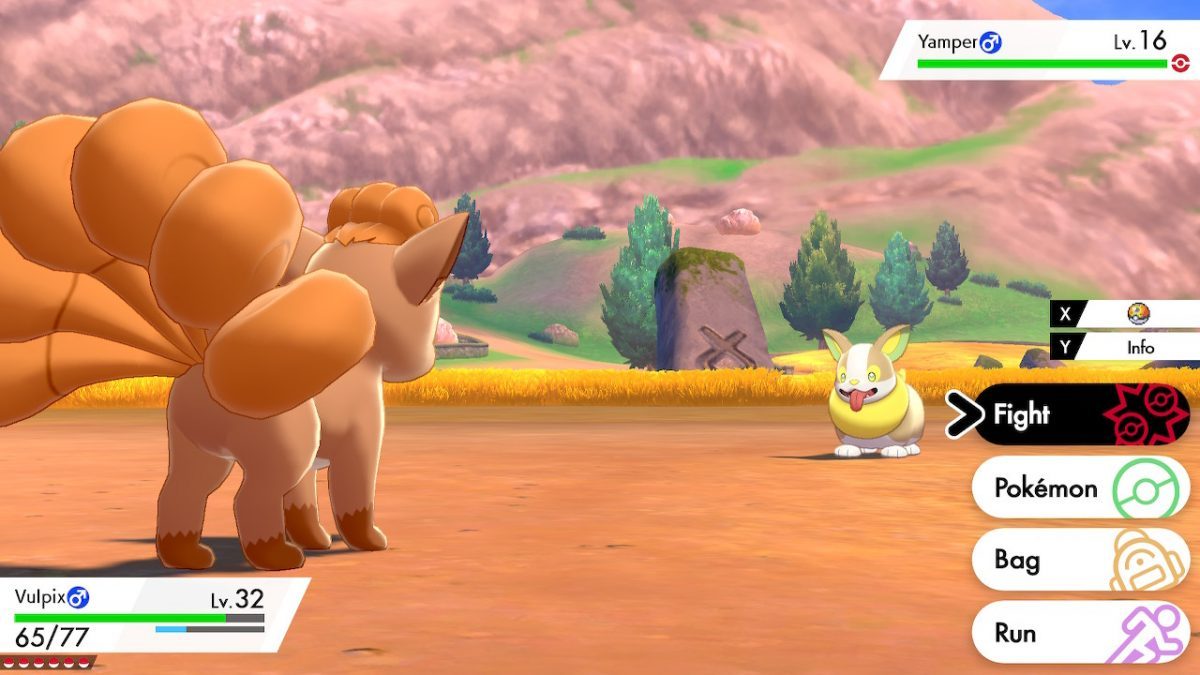Open the Bag for items
Screen dimensions: 1200x675
click(x=1080, y=560)
